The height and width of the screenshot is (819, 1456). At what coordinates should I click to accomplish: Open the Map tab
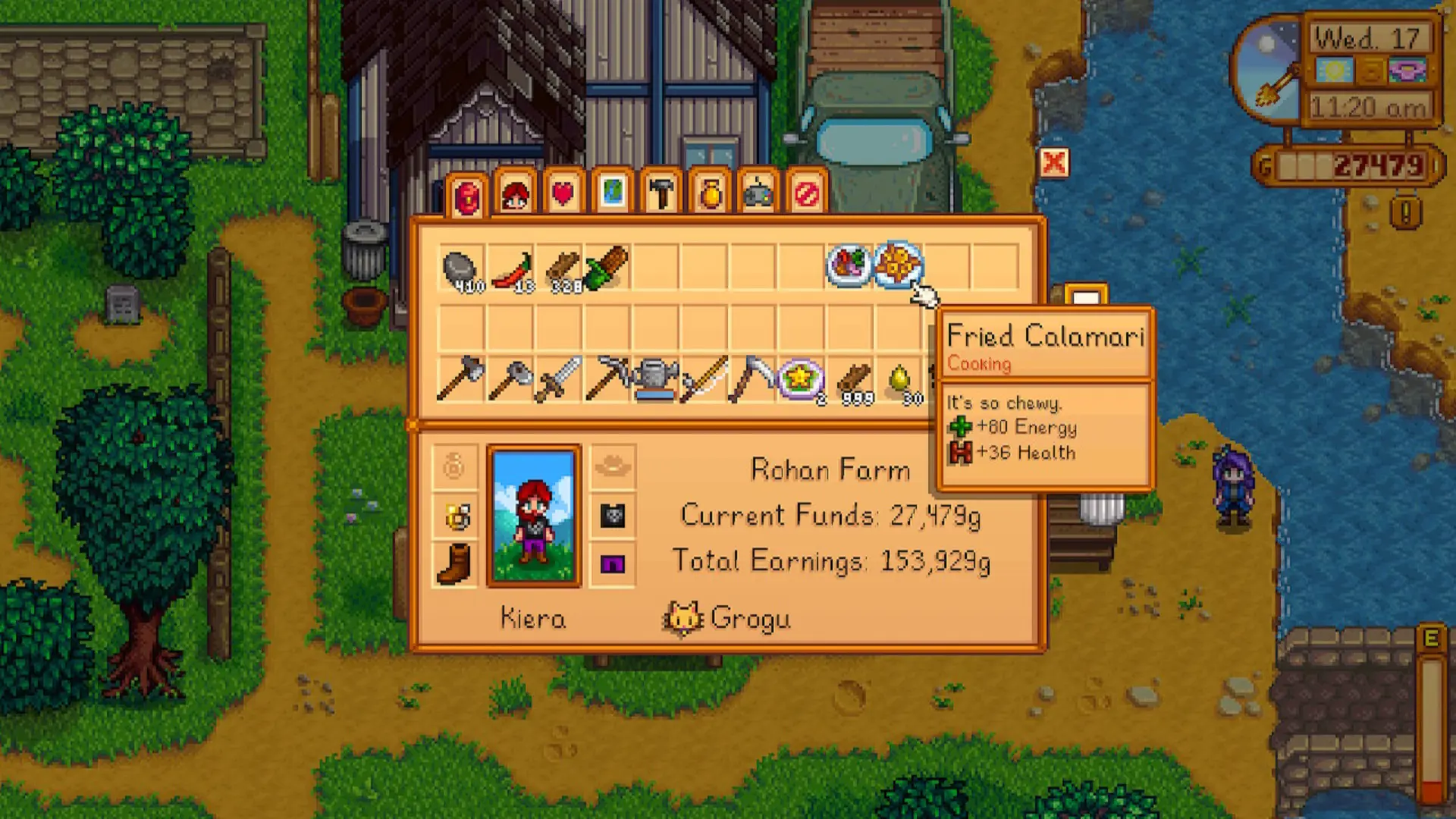[613, 193]
